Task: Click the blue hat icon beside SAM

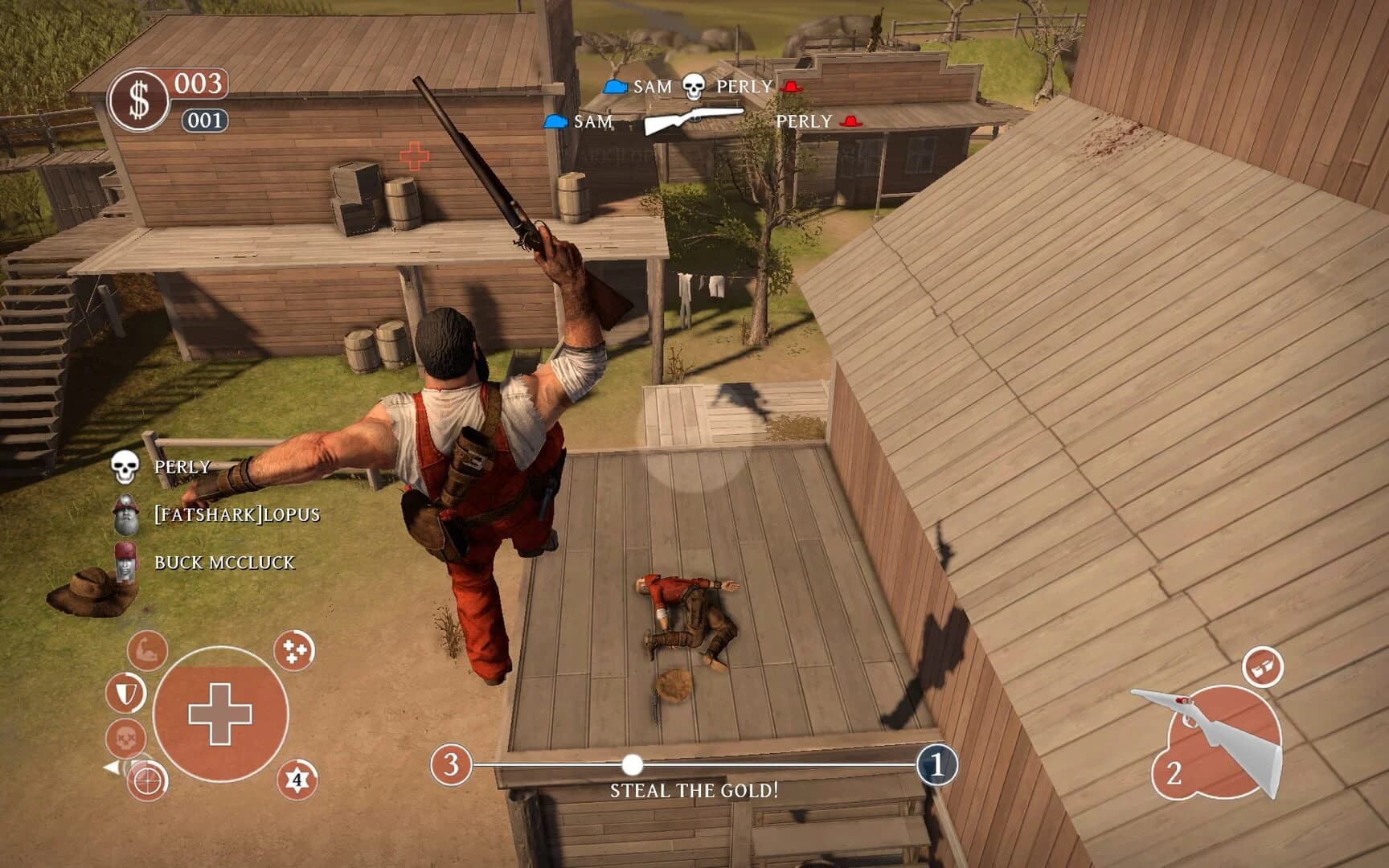Action: (615, 87)
